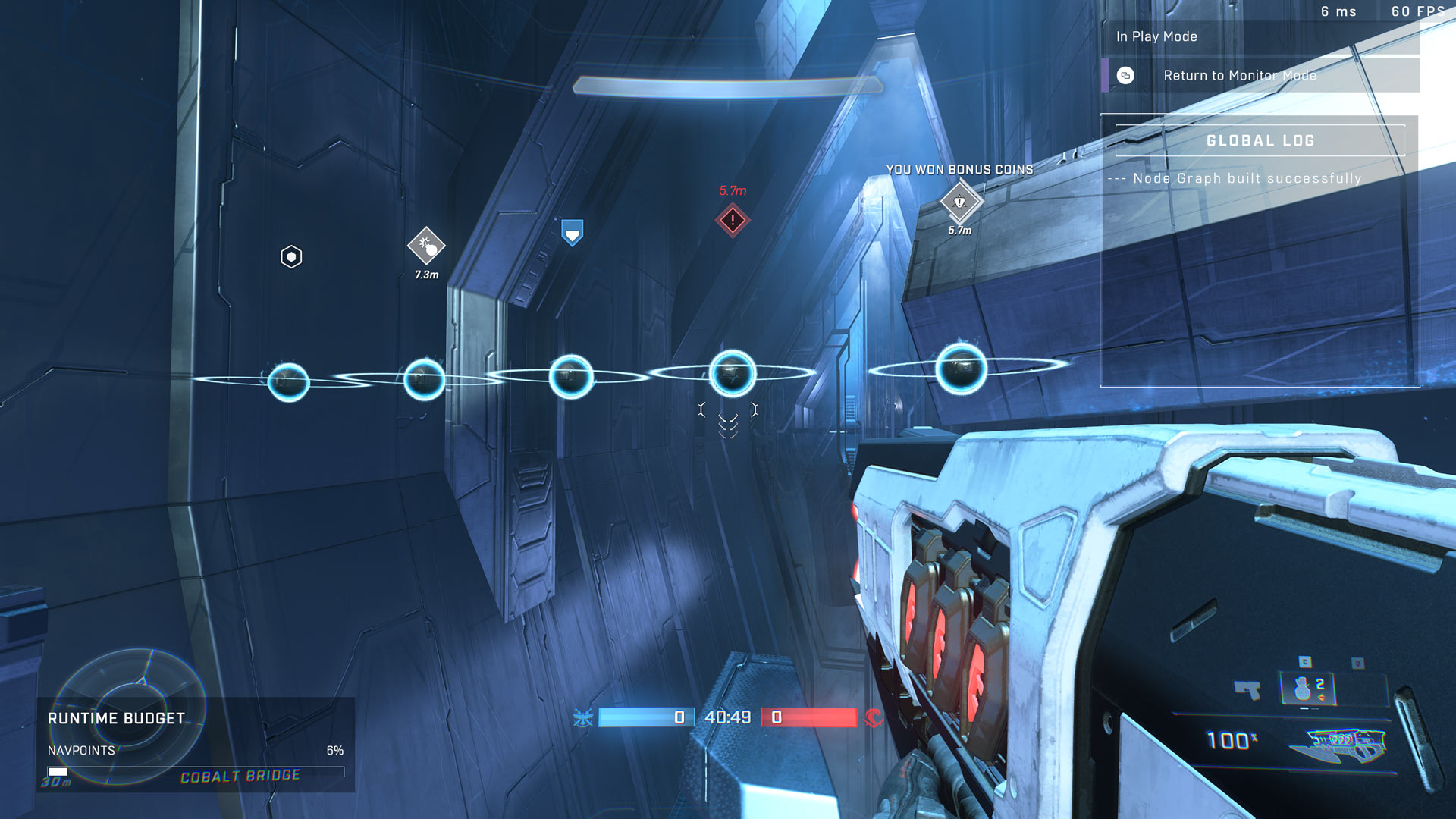Toggle the In Play Mode indicator
The height and width of the screenshot is (819, 1456).
pyautogui.click(x=1156, y=36)
